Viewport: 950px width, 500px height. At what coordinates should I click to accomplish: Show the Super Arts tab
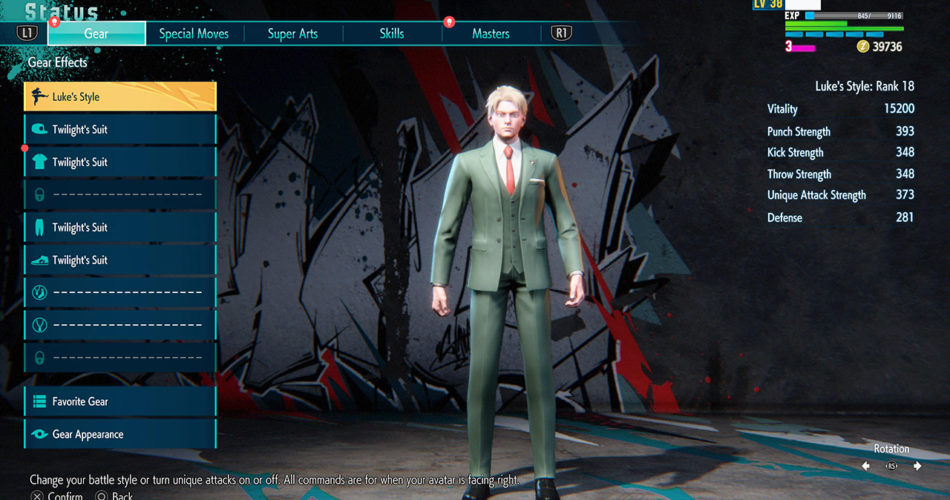tap(293, 33)
